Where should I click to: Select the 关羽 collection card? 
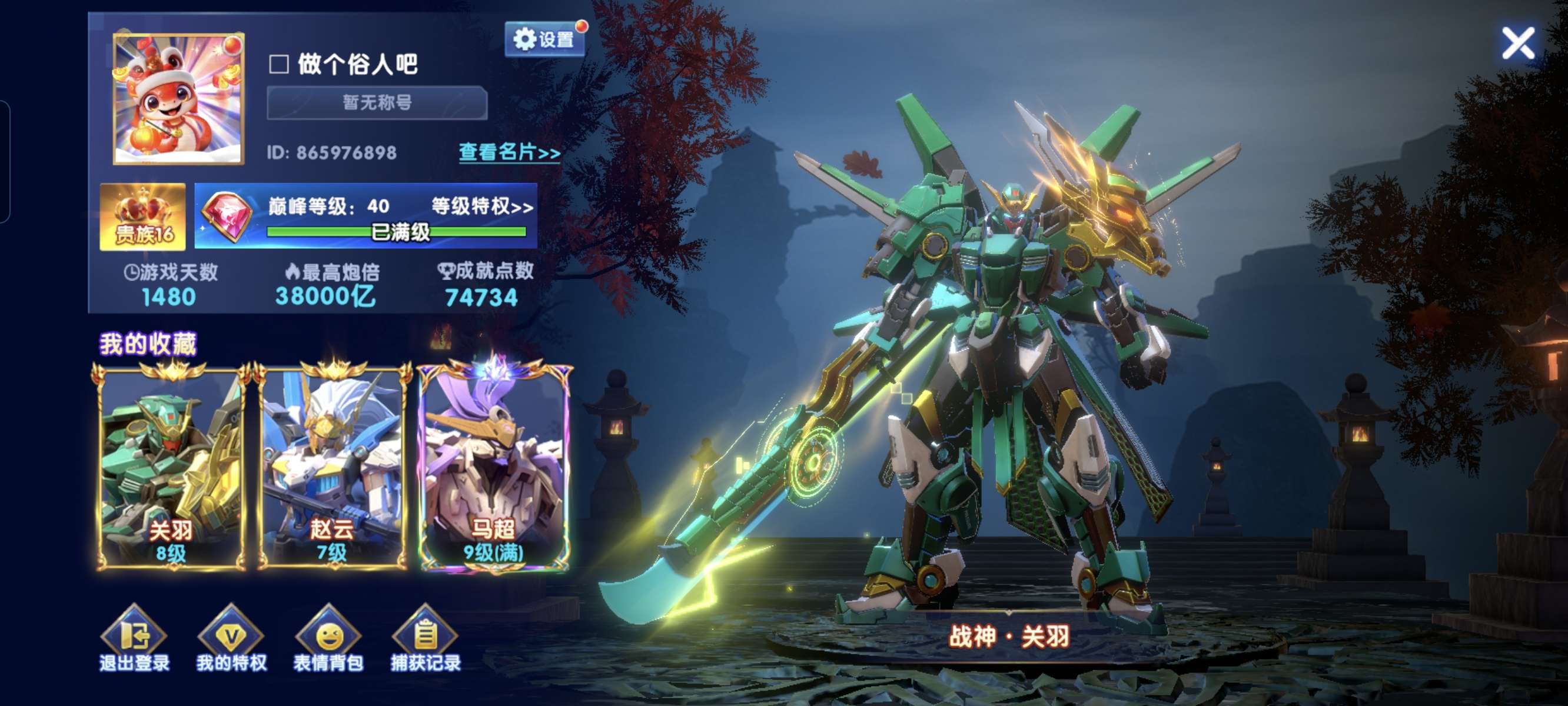(x=171, y=467)
